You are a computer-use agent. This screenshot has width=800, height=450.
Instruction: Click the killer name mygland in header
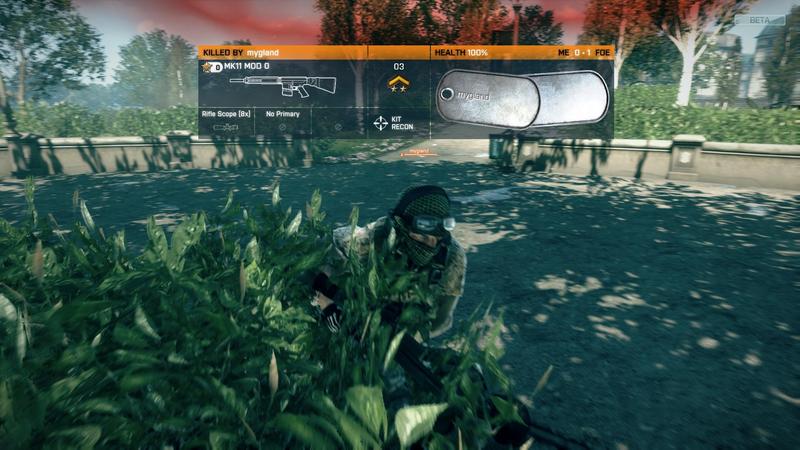click(x=264, y=51)
